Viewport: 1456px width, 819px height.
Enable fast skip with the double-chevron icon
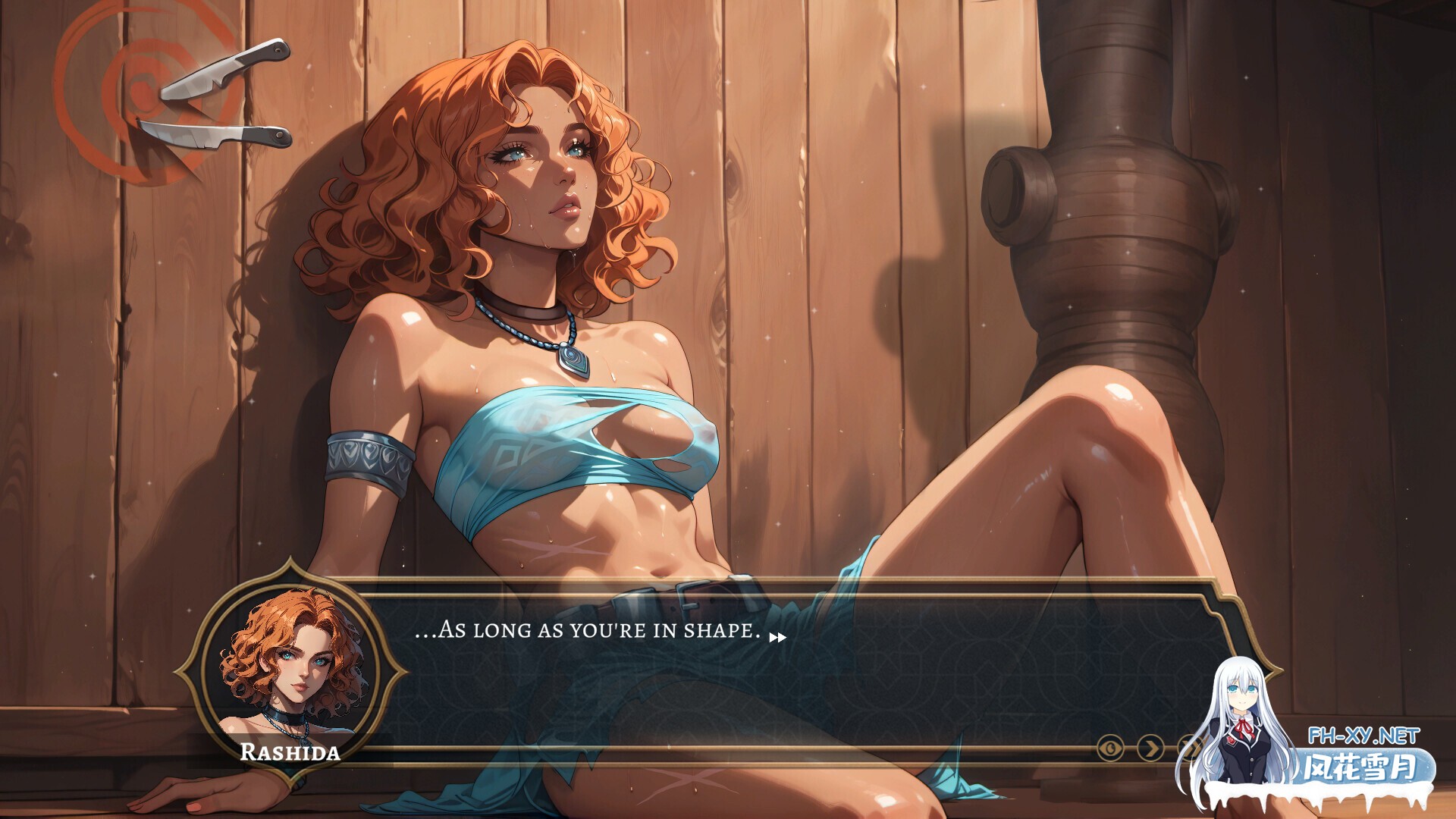coord(1188,747)
